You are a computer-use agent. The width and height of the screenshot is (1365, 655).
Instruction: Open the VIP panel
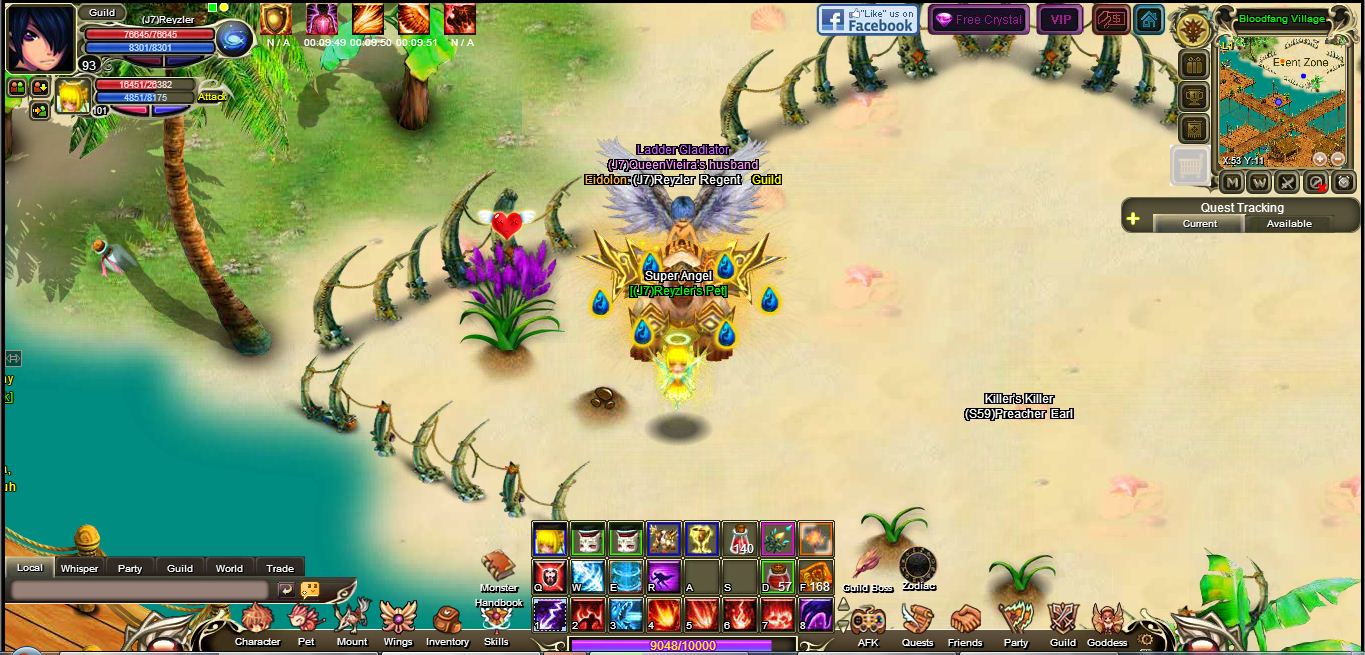click(x=1060, y=19)
